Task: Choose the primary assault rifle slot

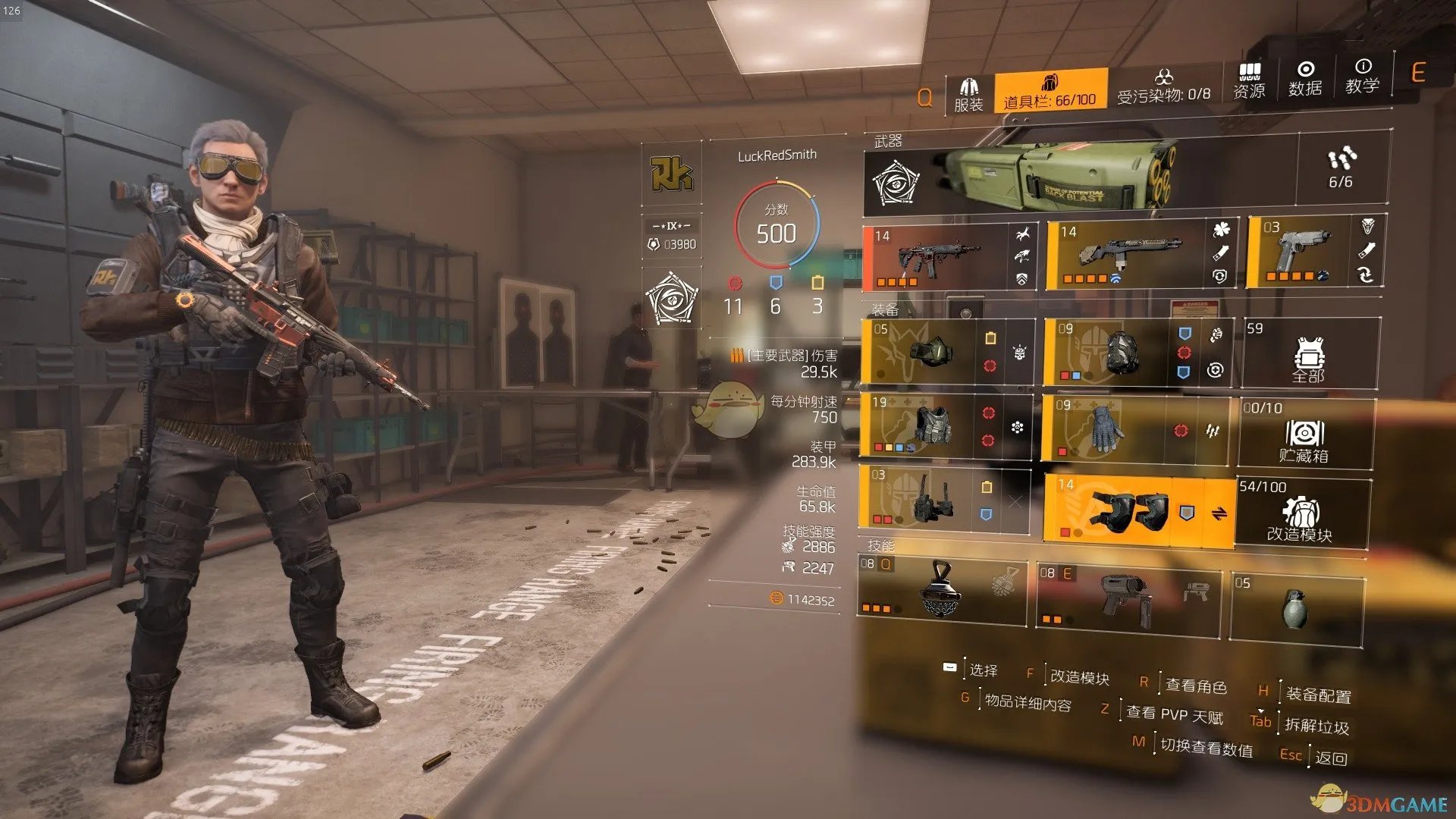Action: tap(940, 258)
